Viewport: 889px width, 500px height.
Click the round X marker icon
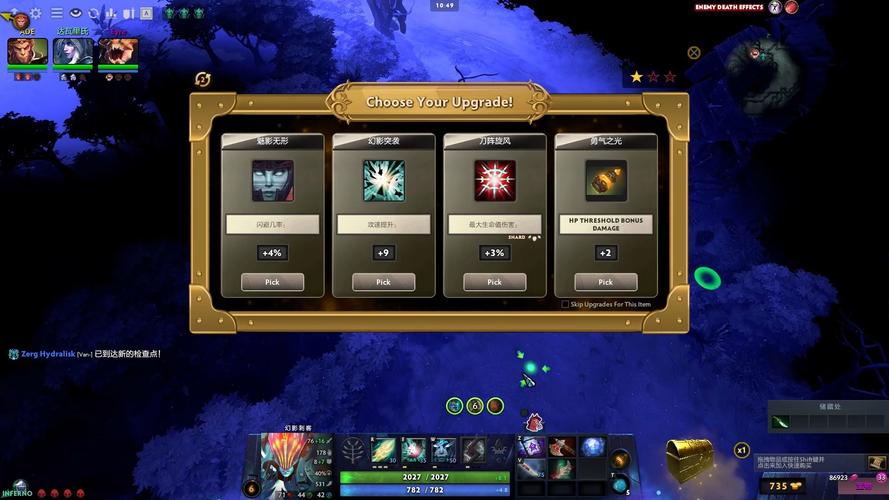[x=694, y=52]
